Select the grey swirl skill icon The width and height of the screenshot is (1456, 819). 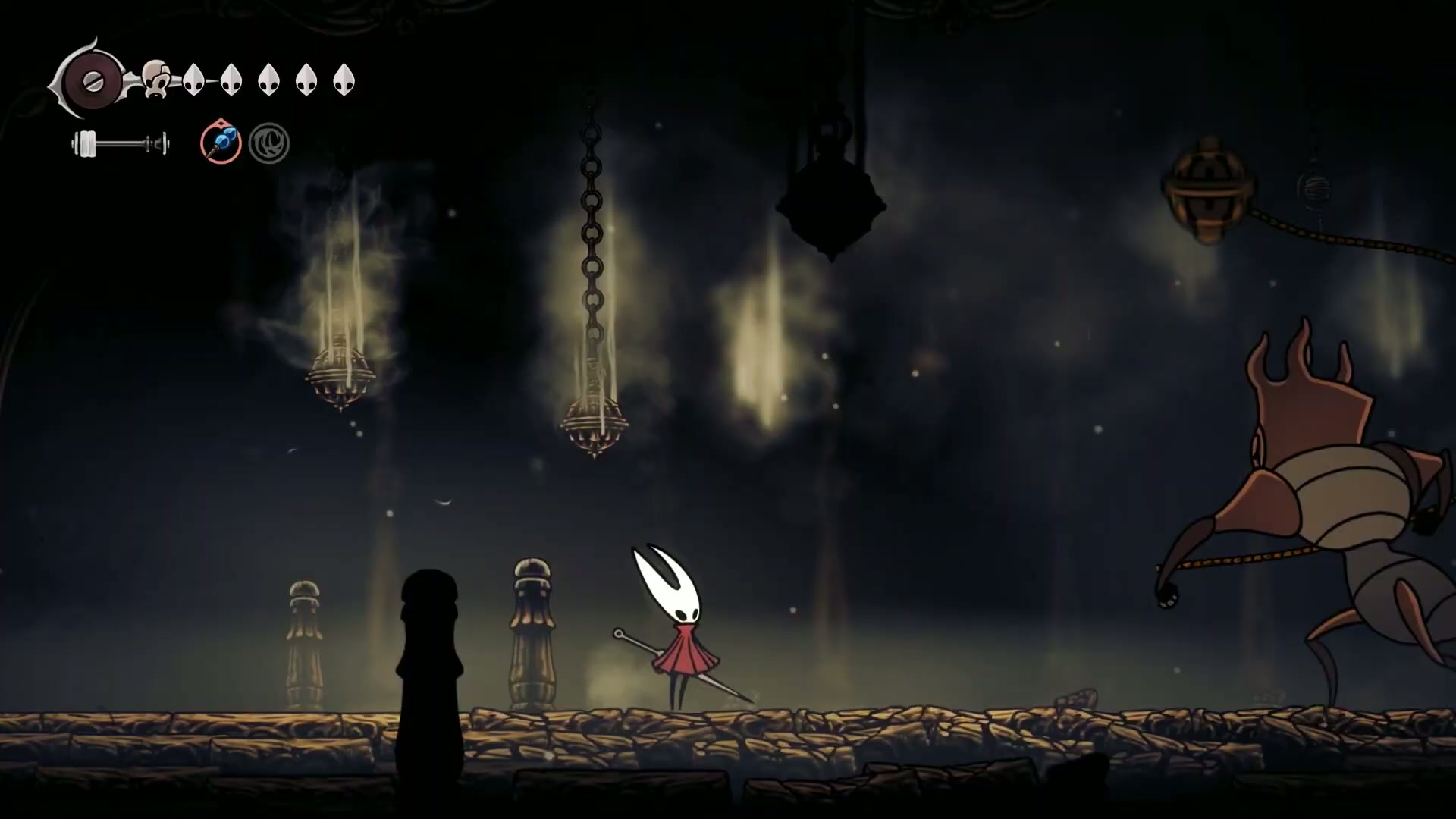click(269, 143)
